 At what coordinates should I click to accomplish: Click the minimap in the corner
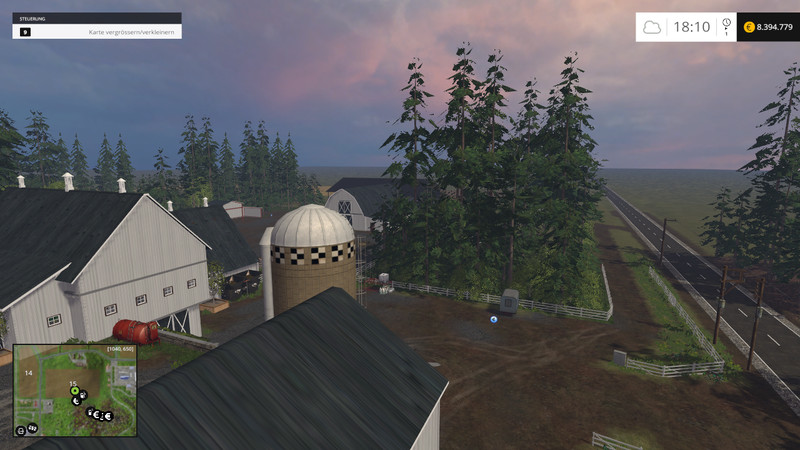(x=75, y=390)
